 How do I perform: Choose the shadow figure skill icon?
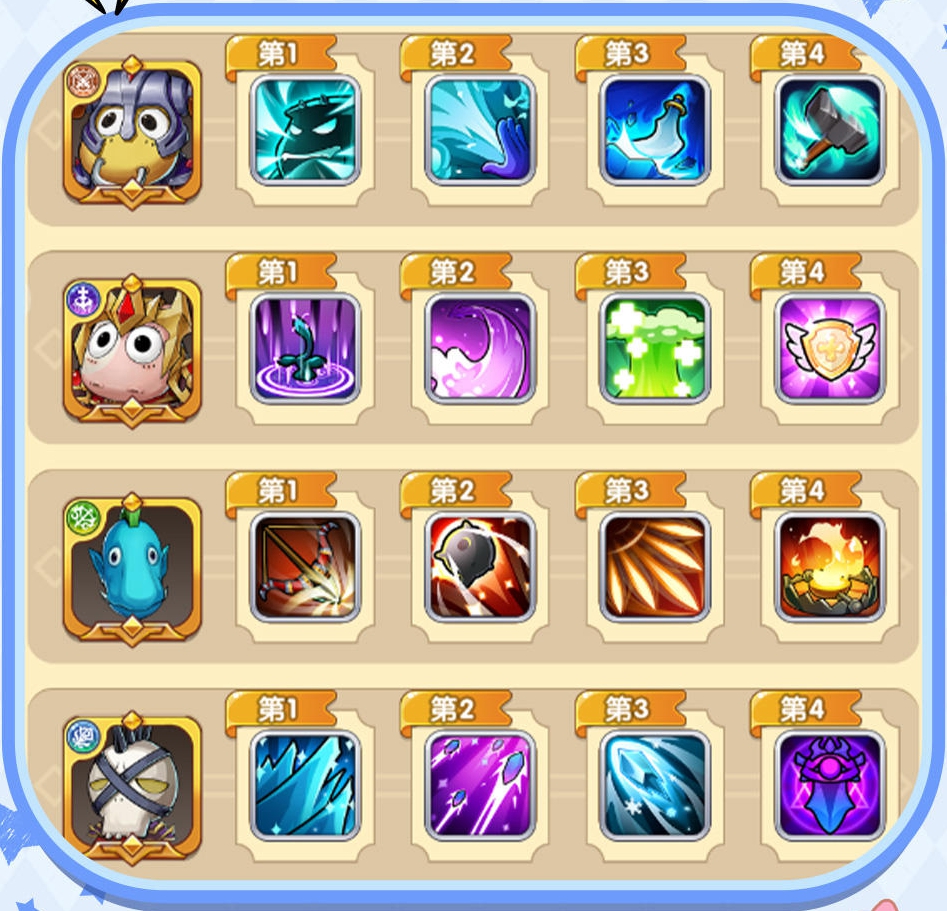tap(305, 130)
